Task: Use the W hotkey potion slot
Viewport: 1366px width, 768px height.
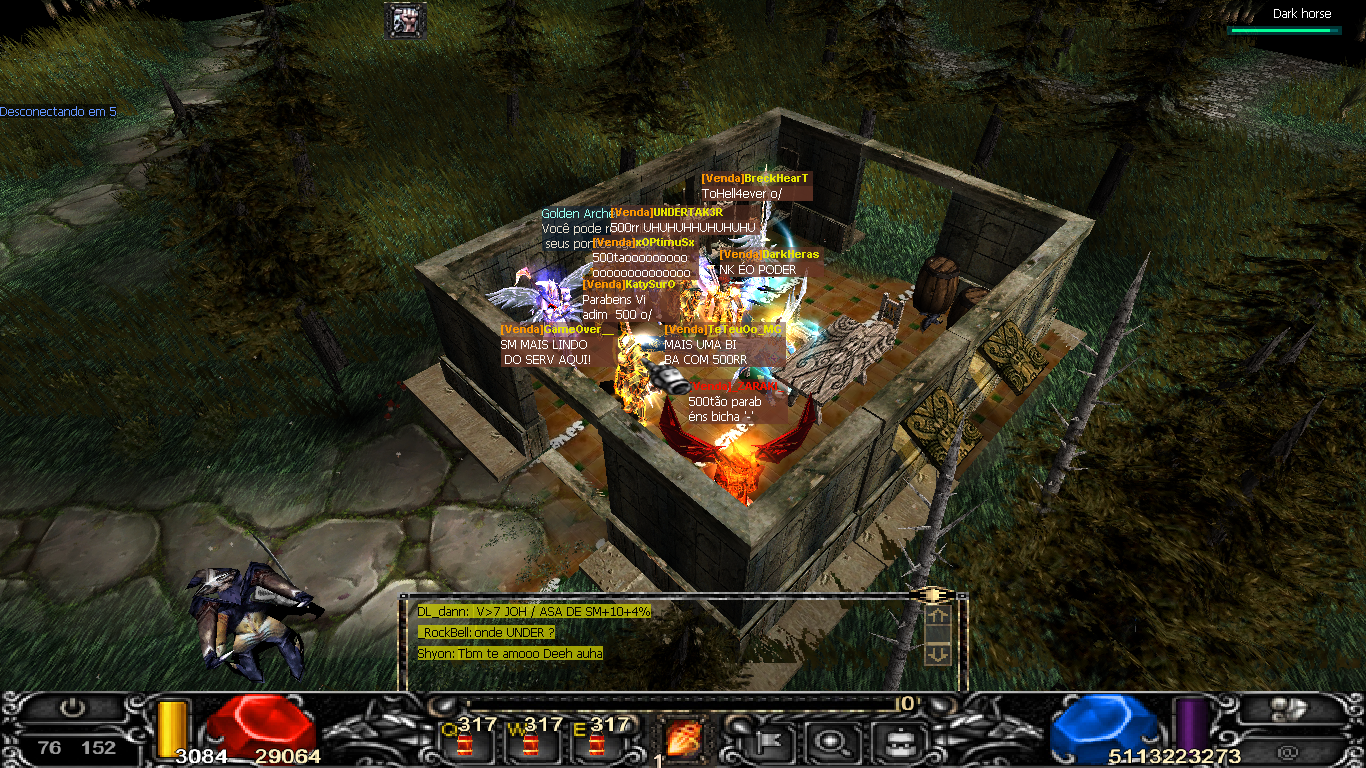Action: 530,743
